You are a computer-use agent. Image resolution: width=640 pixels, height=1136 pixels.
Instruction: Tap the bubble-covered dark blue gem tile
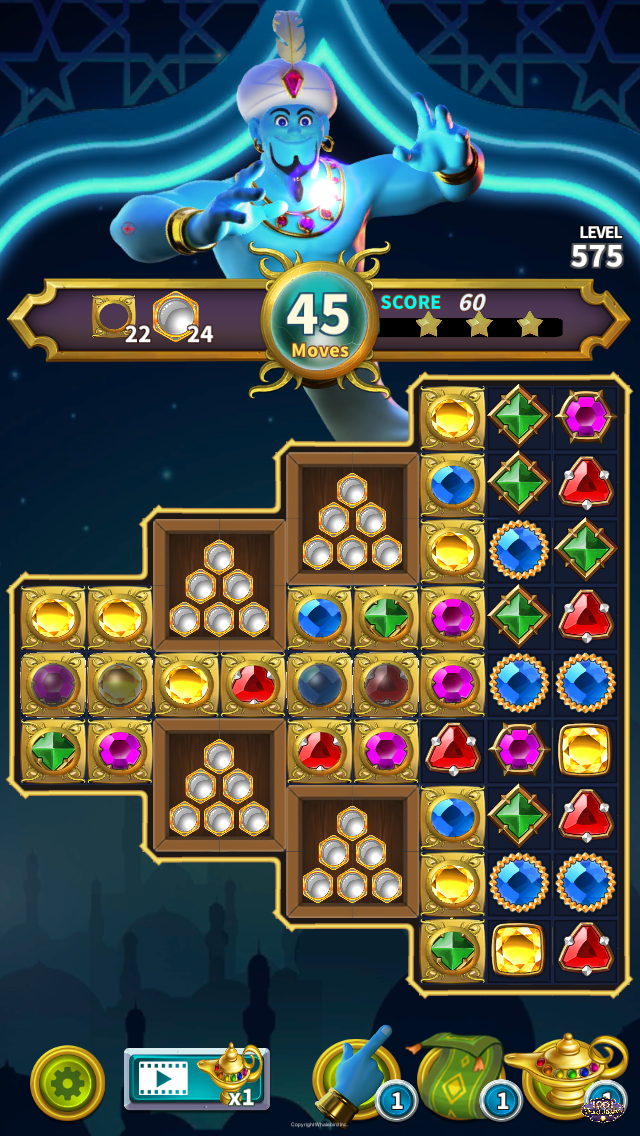click(x=319, y=686)
